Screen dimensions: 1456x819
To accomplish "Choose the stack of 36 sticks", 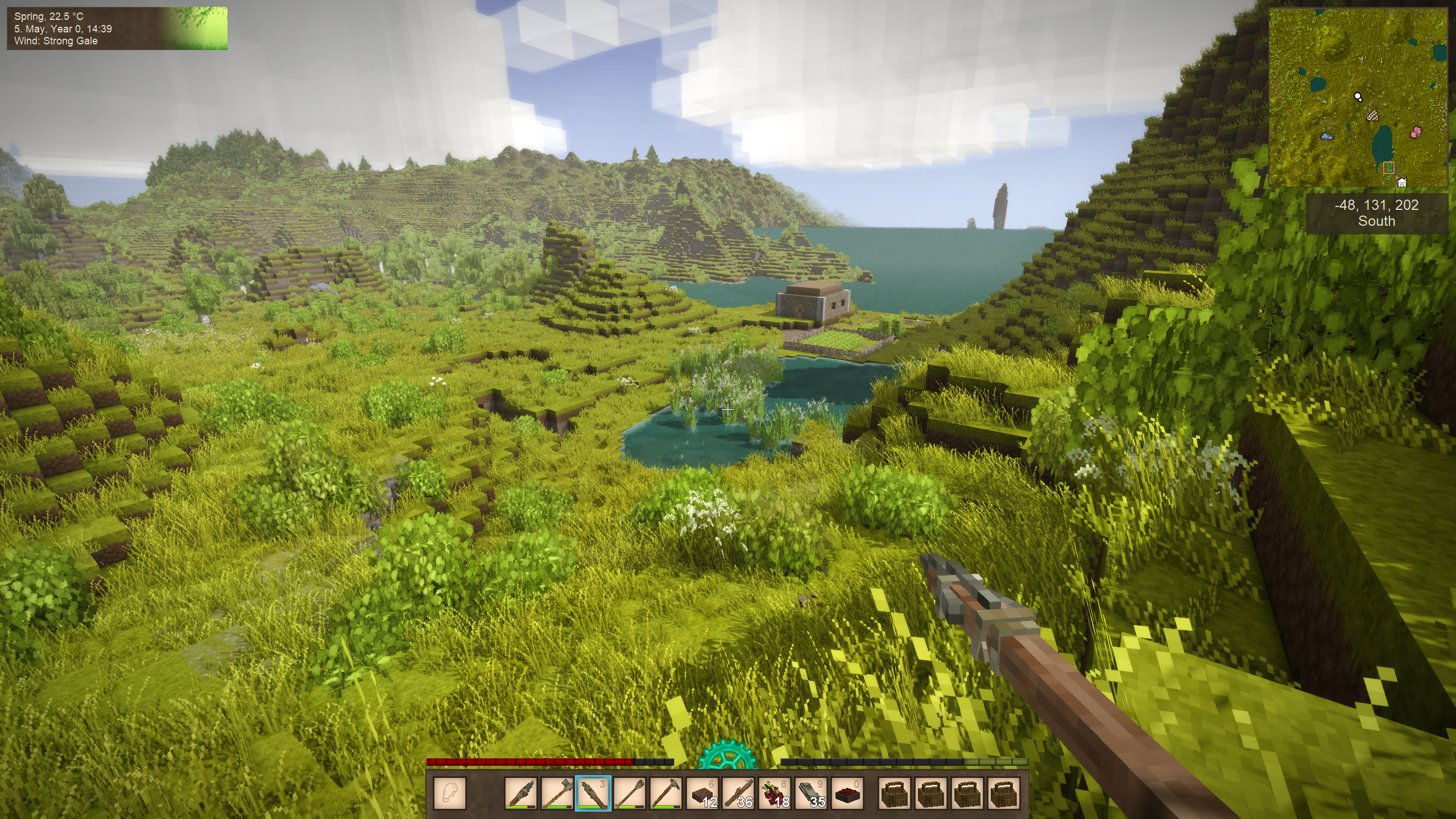I will 738,793.
